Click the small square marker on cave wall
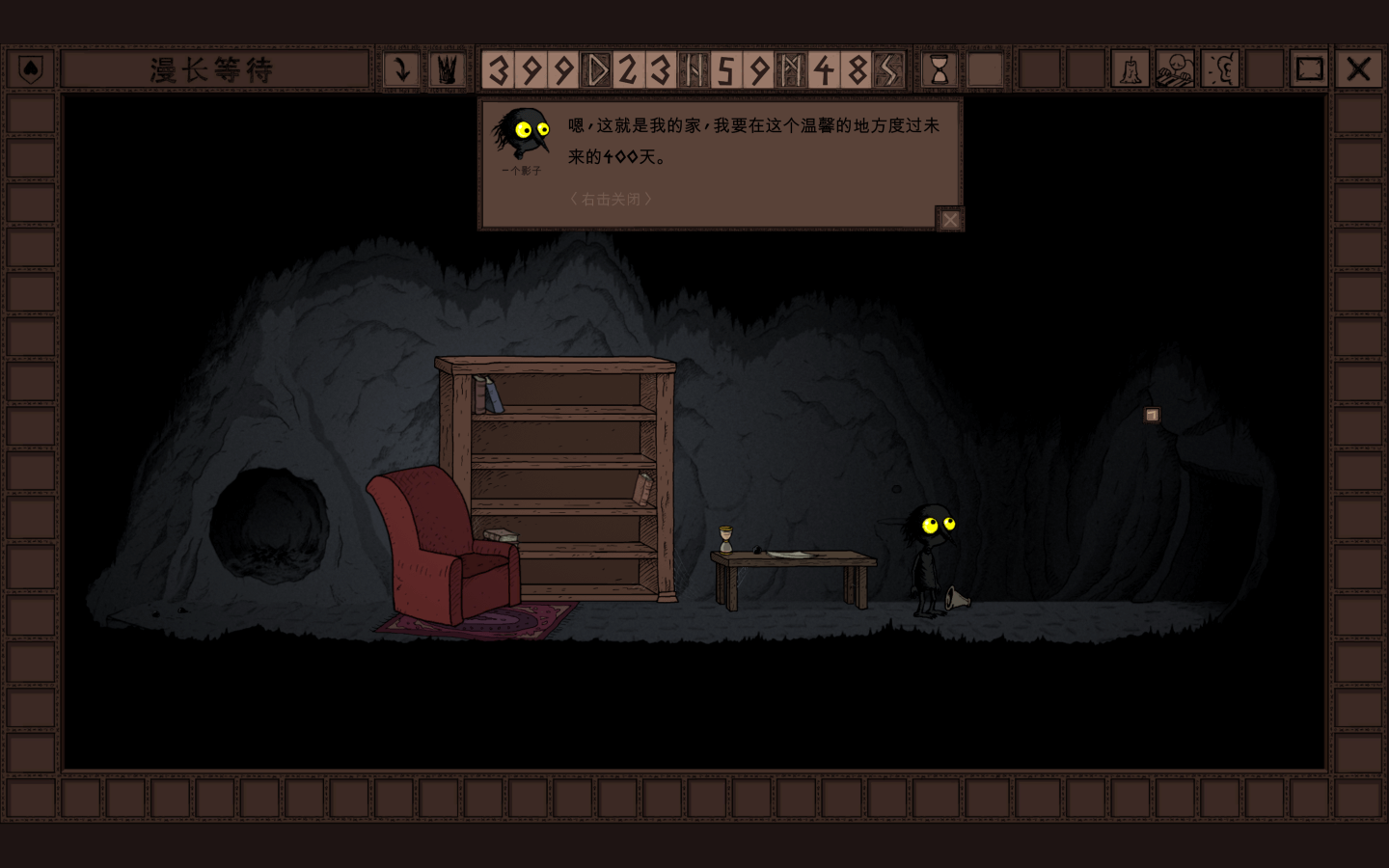1389x868 pixels. (x=1152, y=415)
